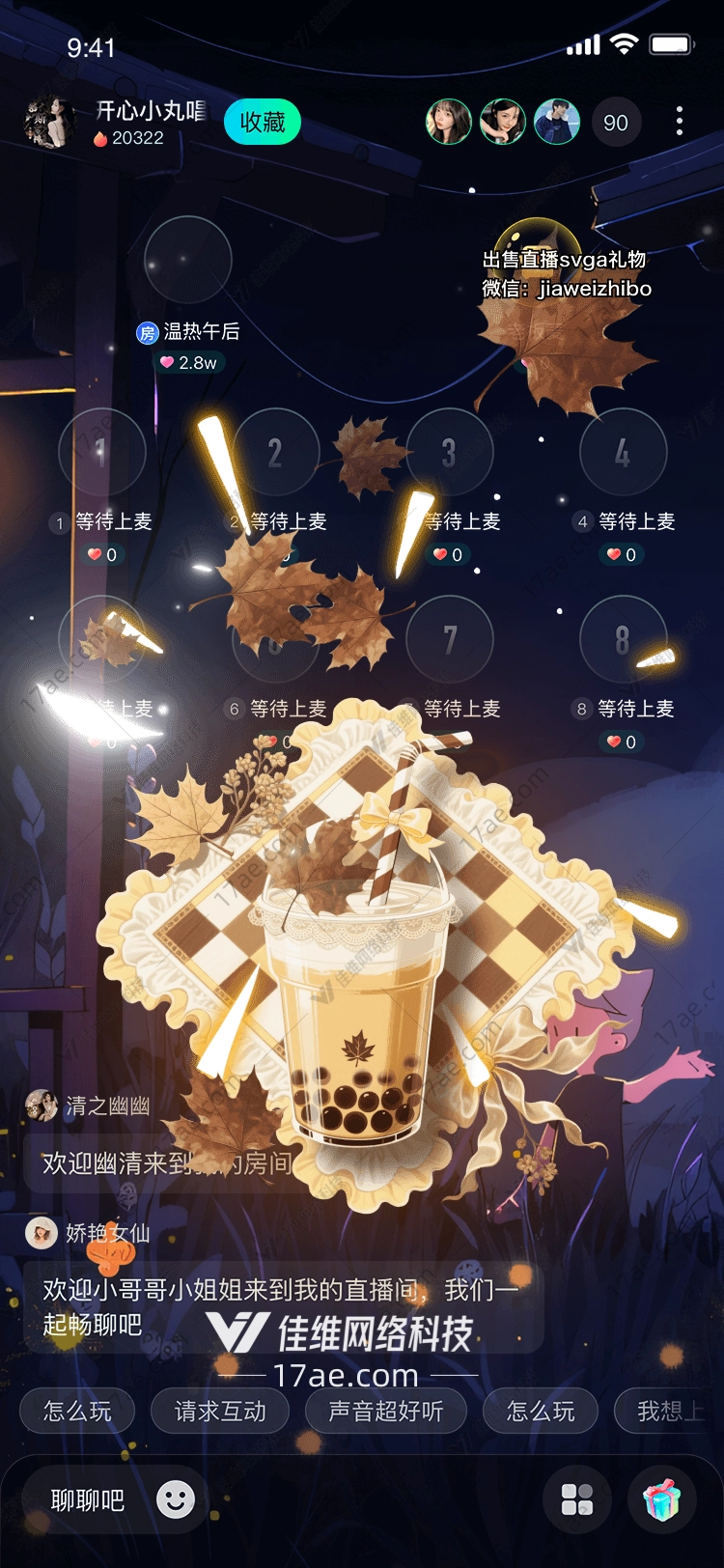Take mic seat number 8
This screenshot has height=1568, width=724.
pos(623,639)
